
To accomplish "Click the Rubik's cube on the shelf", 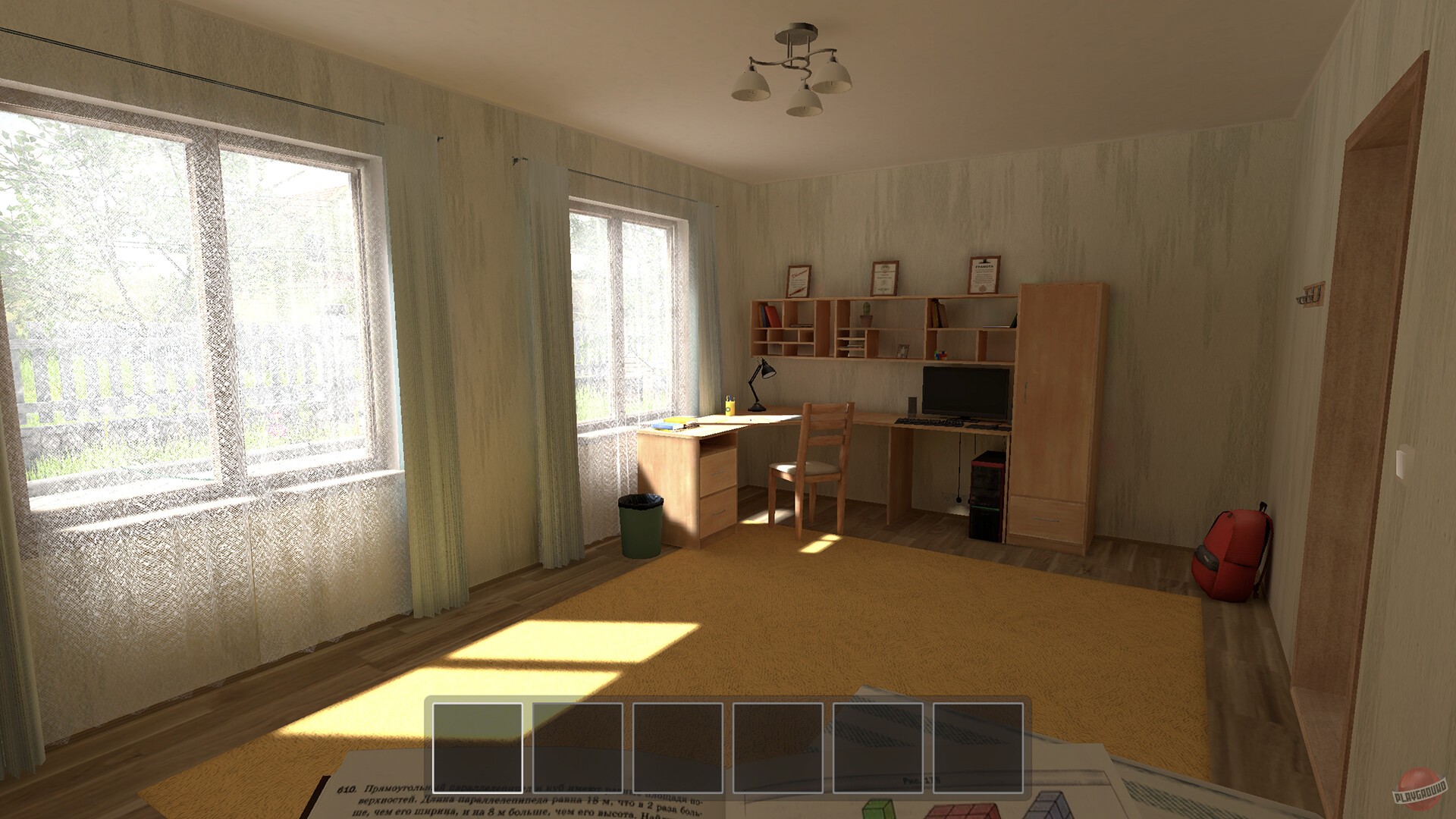I will [x=940, y=355].
